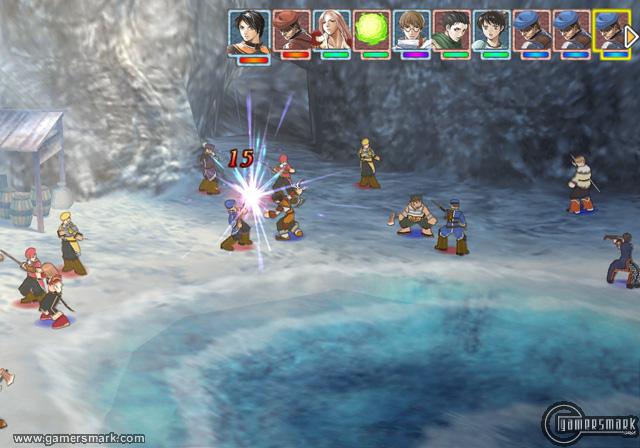Select the long pink-haired woman portrait
This screenshot has height=448, width=640.
[334, 31]
